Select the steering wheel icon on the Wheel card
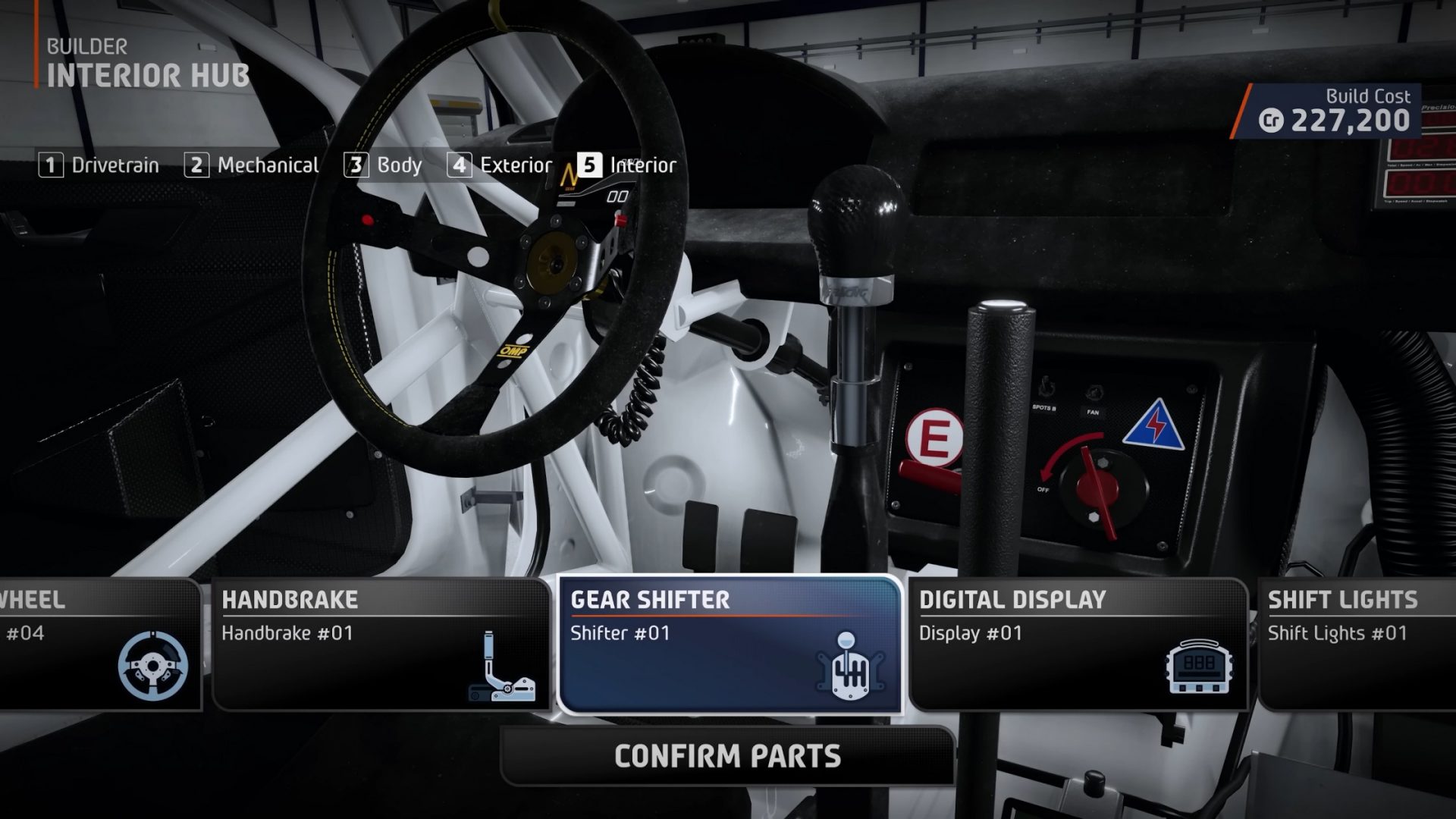 (x=152, y=667)
